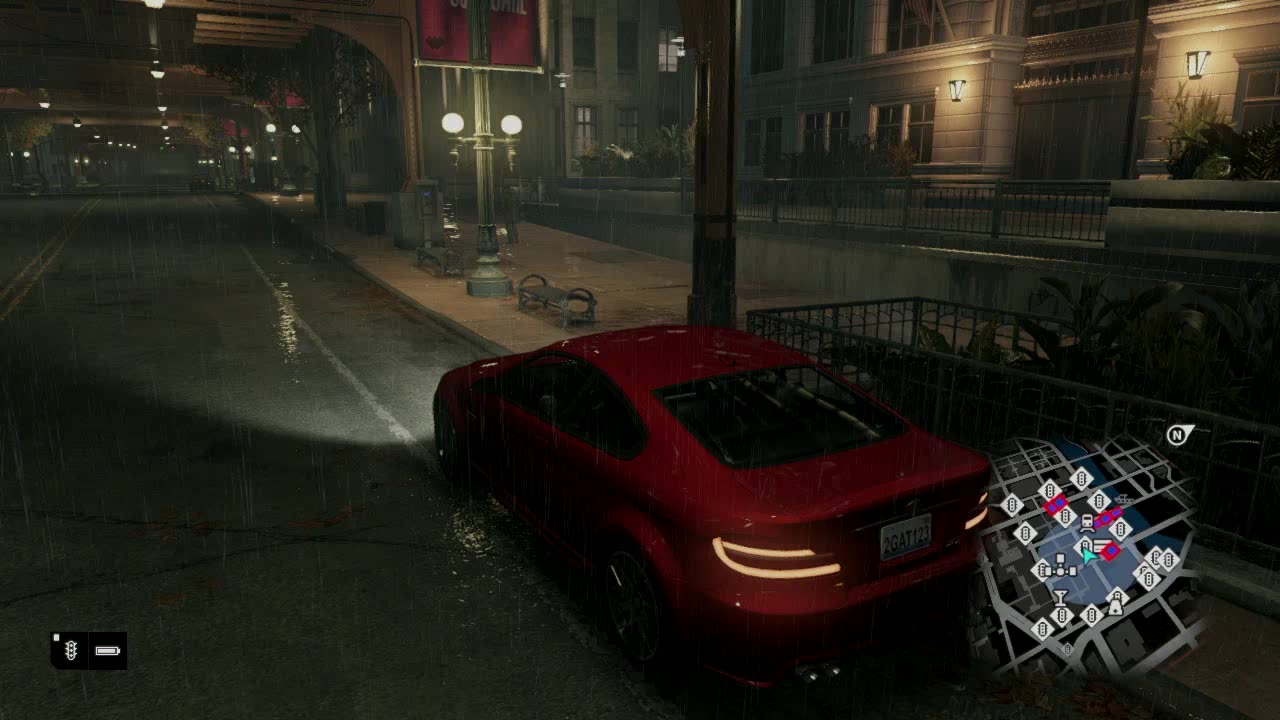Choose the cocktail glass bar marker
This screenshot has height=720, width=1280.
(x=1060, y=598)
